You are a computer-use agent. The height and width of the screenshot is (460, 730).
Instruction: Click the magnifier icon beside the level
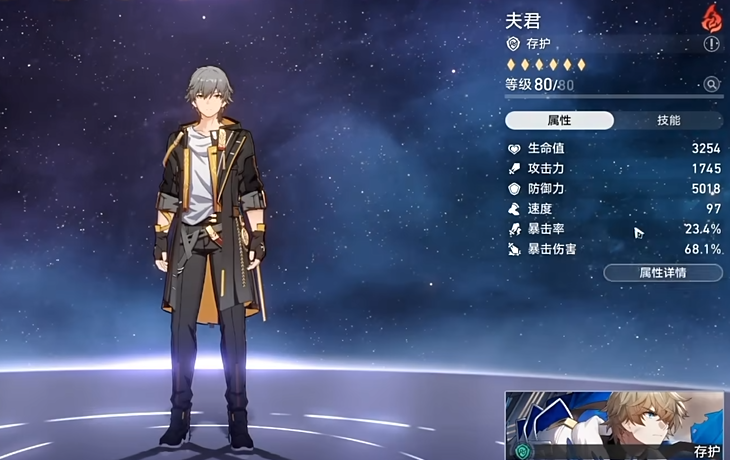coord(712,85)
